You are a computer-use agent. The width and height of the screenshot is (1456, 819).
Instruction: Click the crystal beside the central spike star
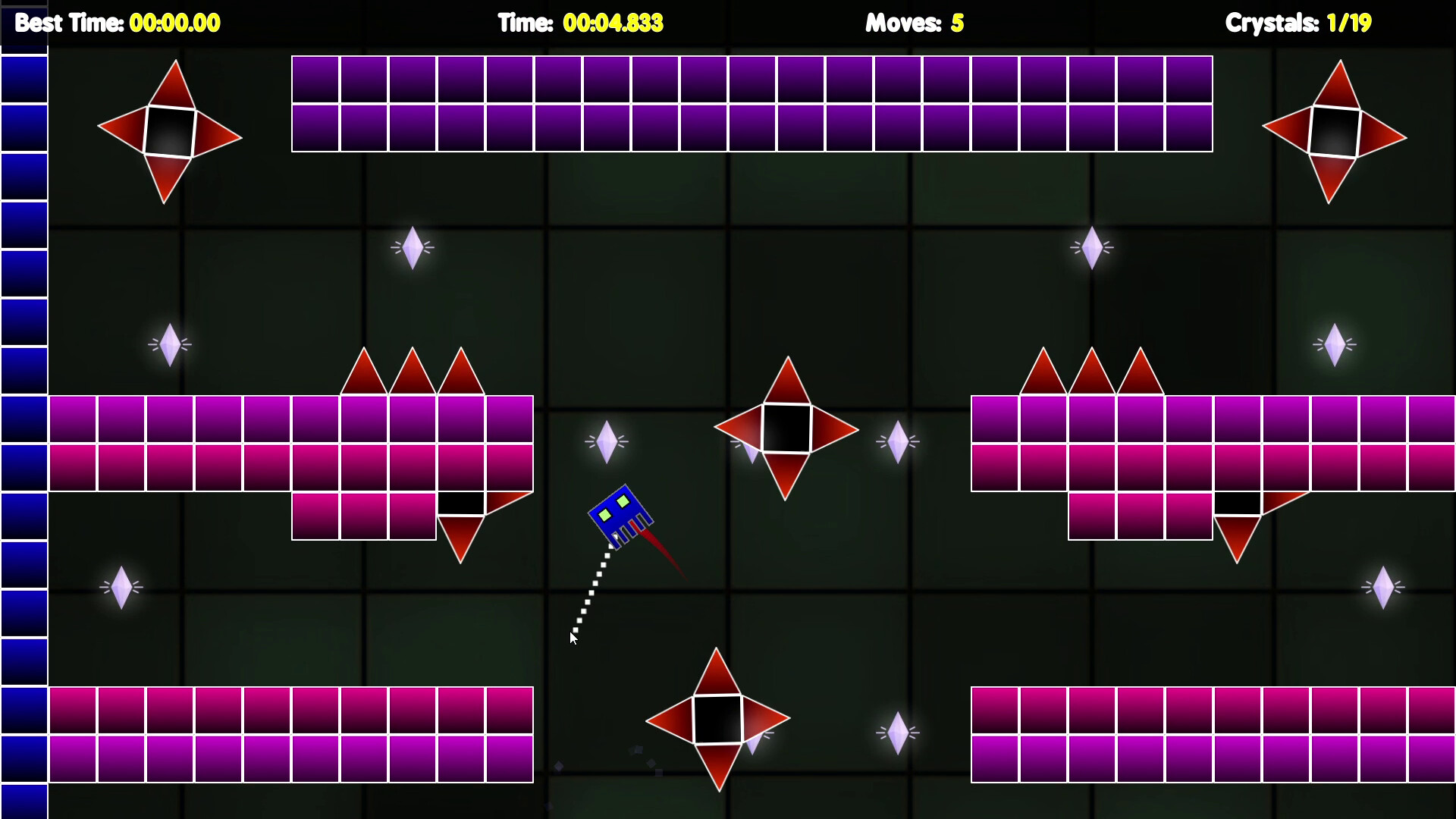click(898, 441)
